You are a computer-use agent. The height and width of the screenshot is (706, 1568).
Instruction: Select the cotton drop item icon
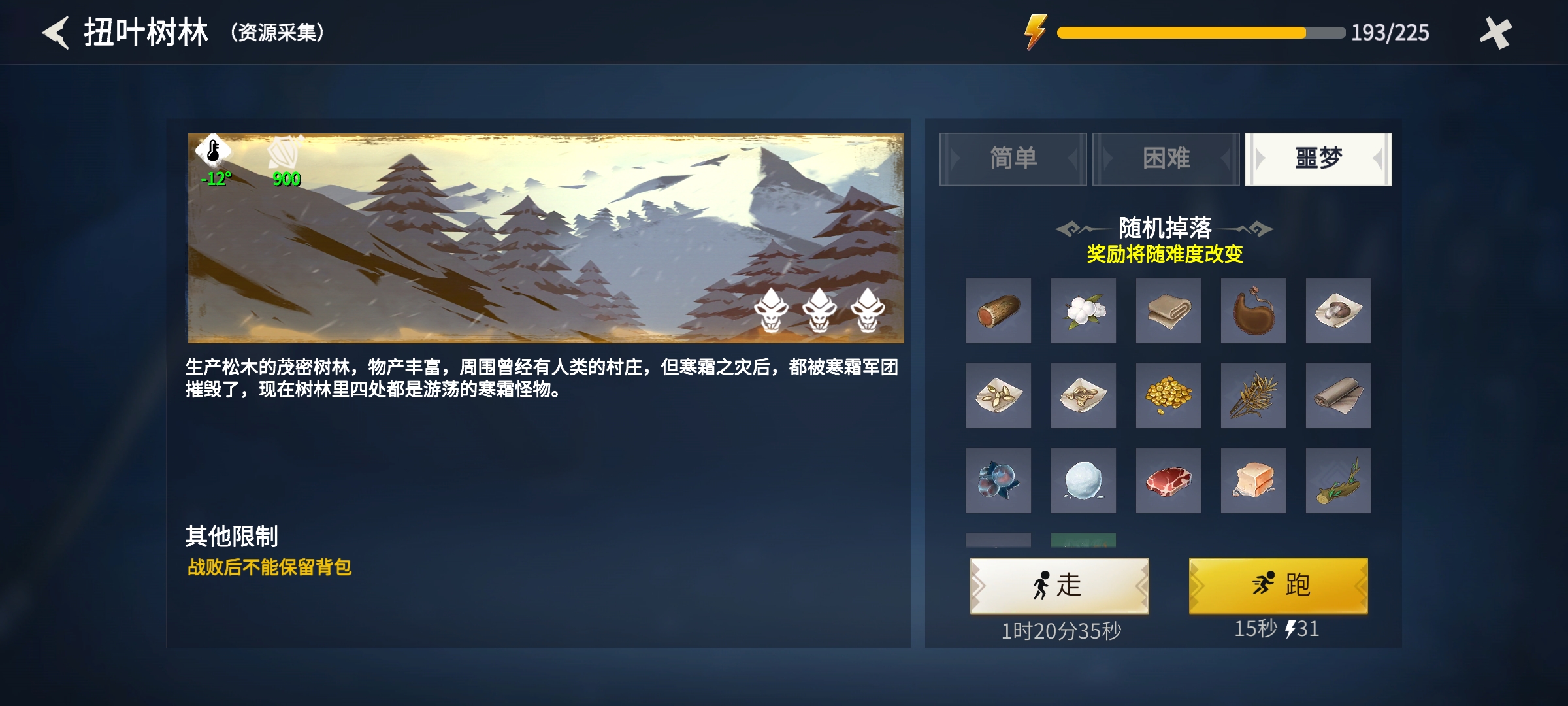click(1083, 312)
